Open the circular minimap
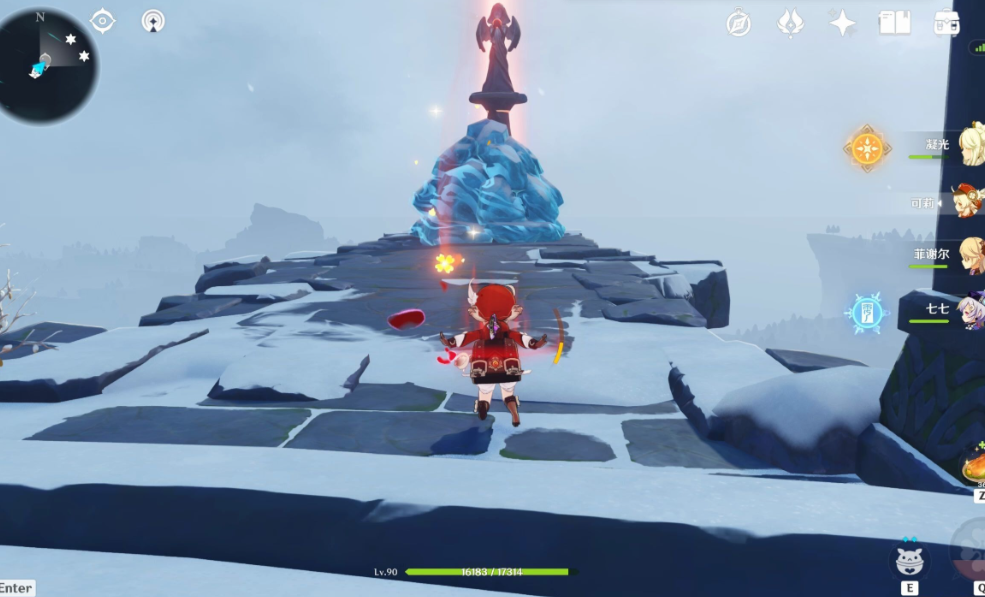985x597 pixels. [47, 65]
